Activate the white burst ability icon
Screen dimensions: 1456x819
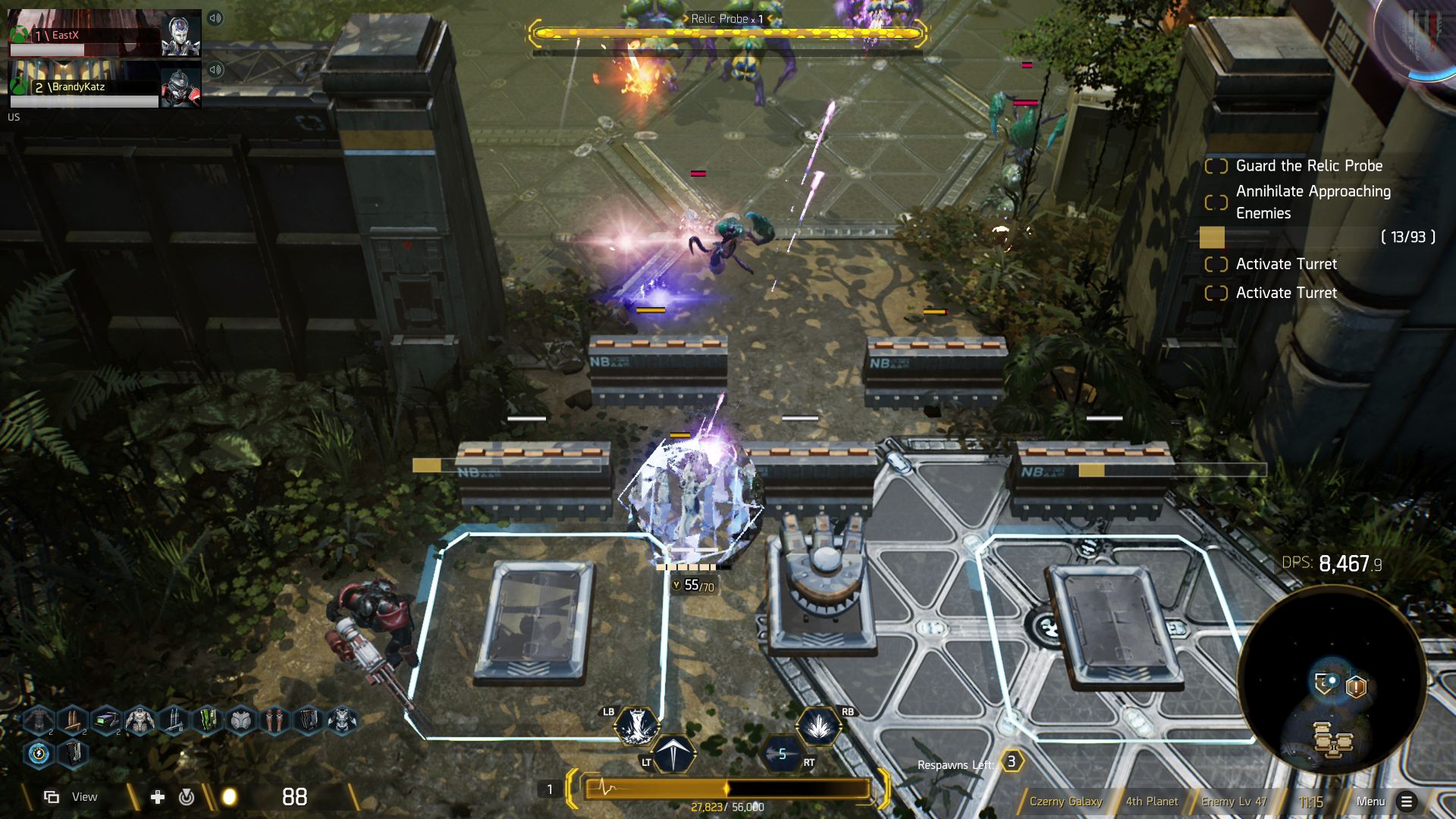817,726
